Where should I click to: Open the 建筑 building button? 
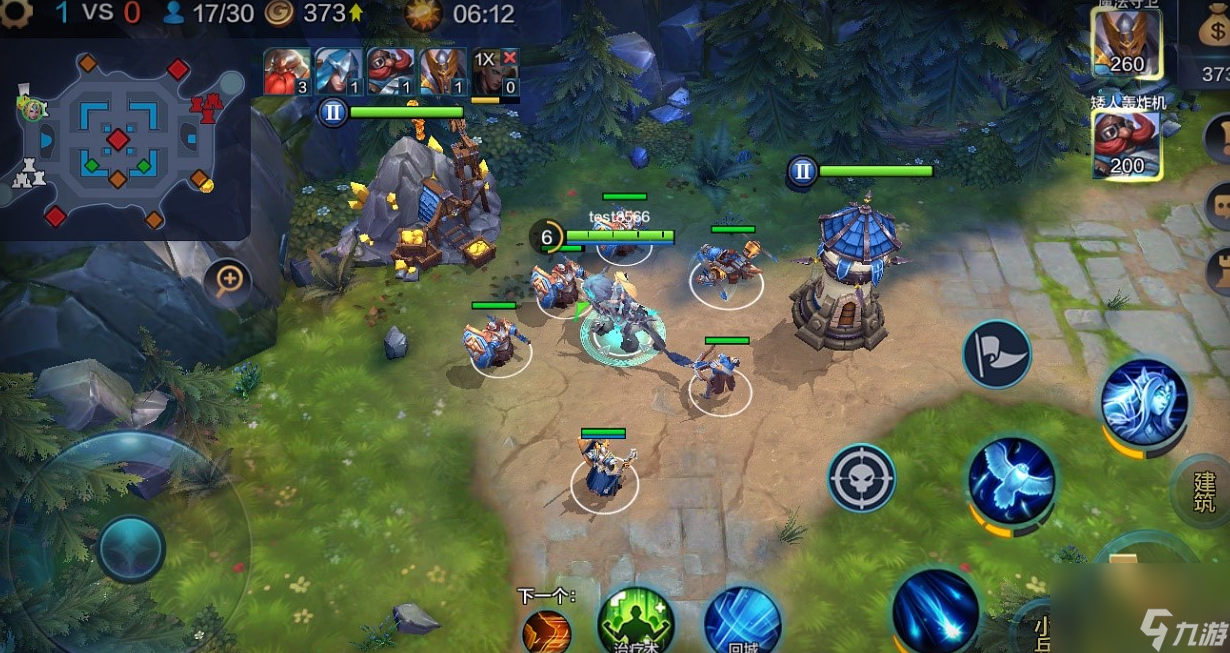[1203, 490]
